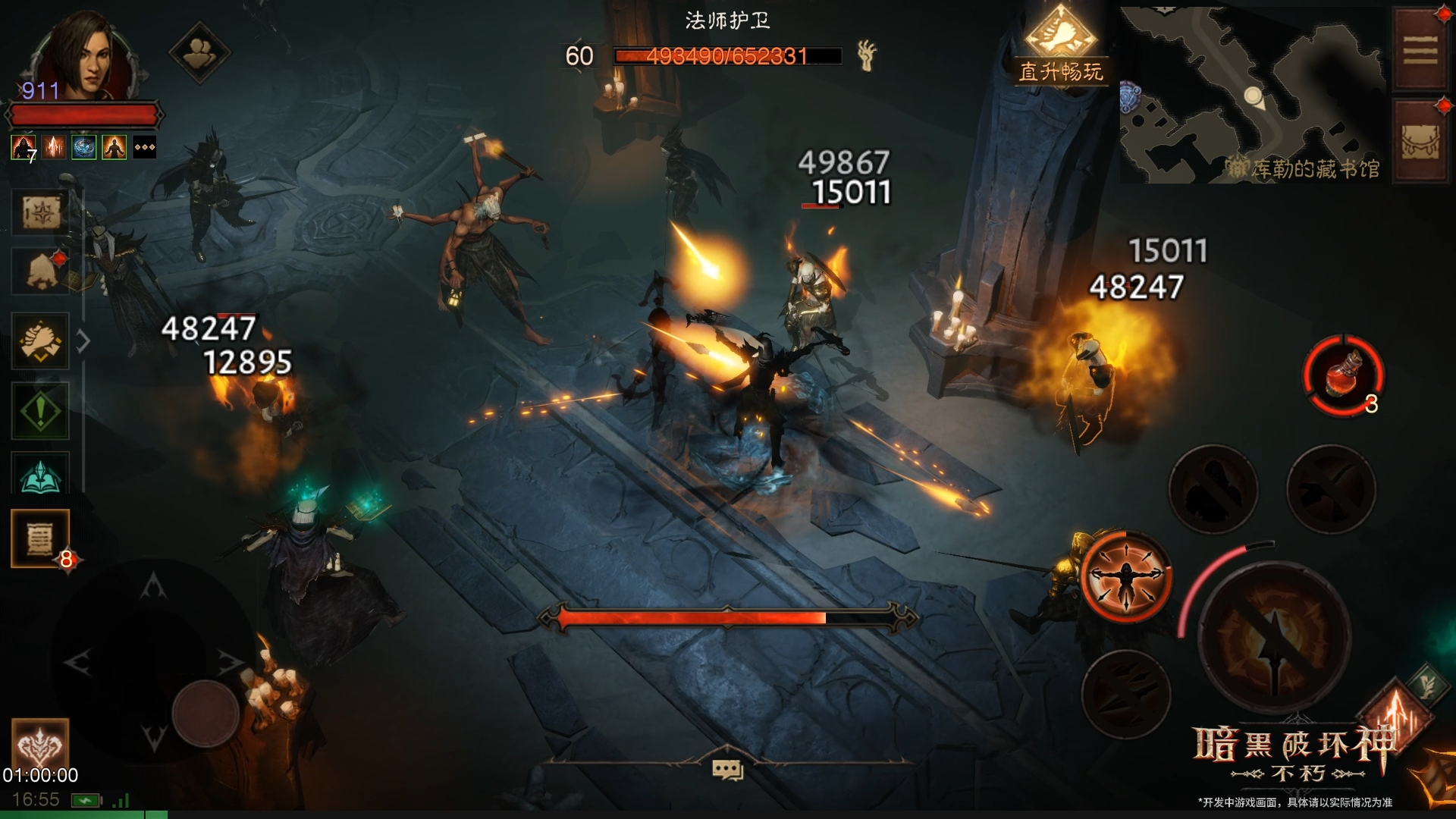
Task: Open the helmet icon with red marker
Action: click(x=40, y=271)
